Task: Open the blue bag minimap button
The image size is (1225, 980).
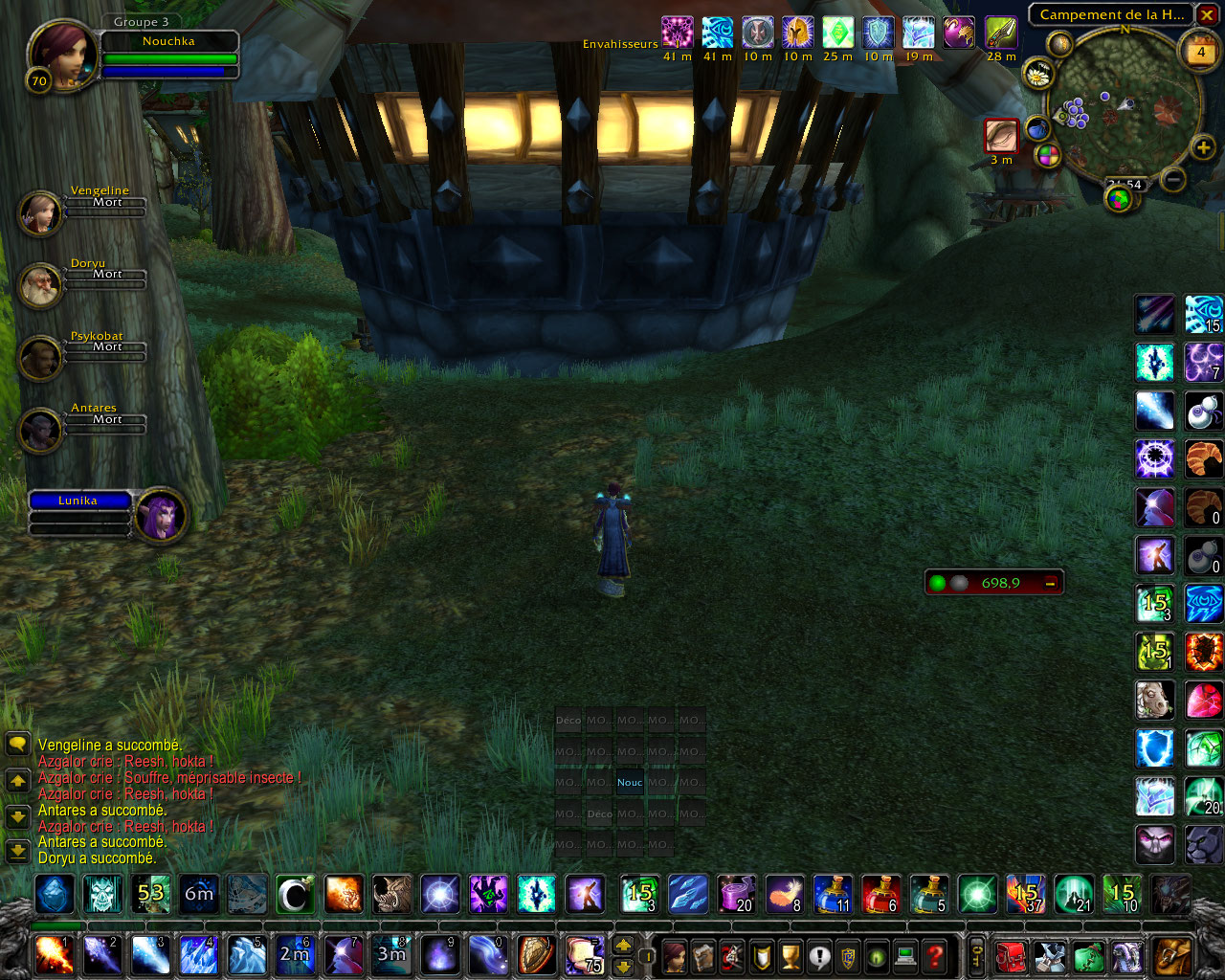Action: coord(1037,128)
